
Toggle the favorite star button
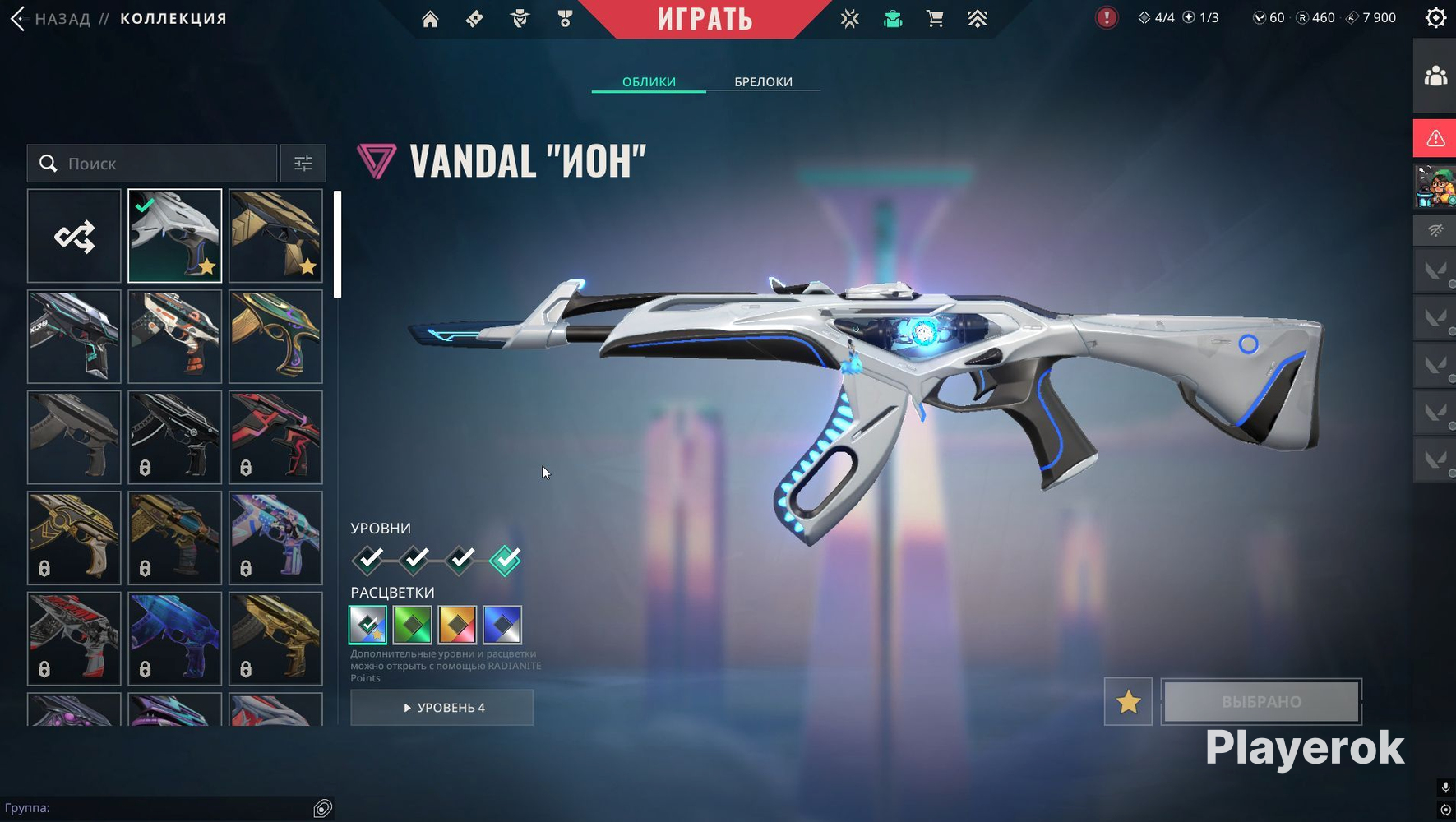(1128, 702)
